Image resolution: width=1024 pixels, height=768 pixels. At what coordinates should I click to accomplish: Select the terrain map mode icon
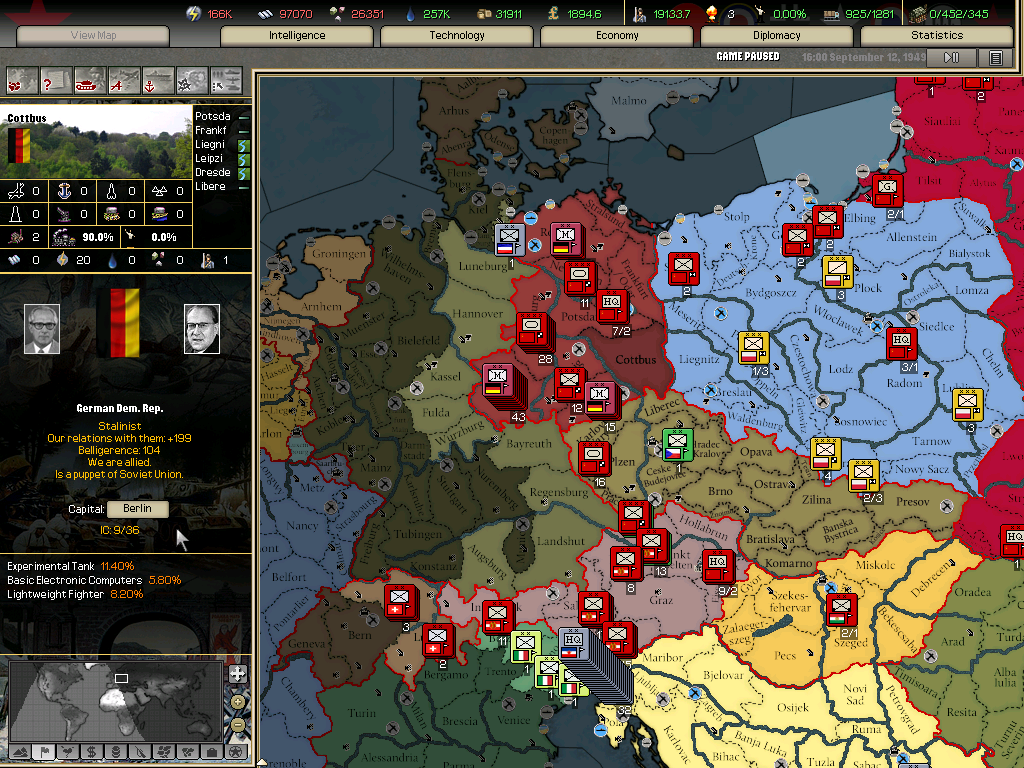(x=20, y=751)
